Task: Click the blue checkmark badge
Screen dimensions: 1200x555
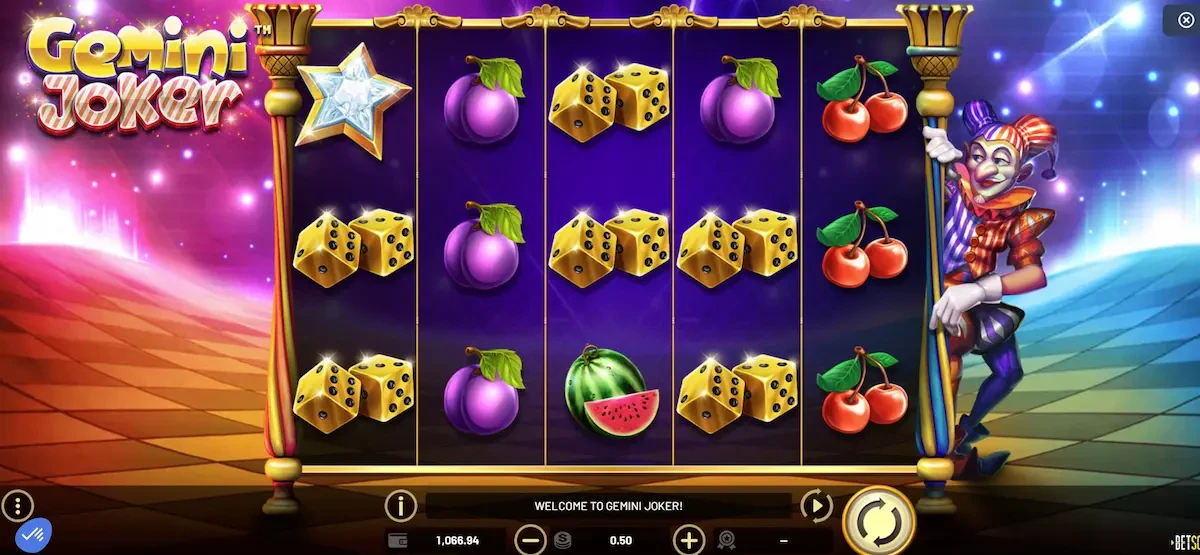Action: [x=35, y=536]
